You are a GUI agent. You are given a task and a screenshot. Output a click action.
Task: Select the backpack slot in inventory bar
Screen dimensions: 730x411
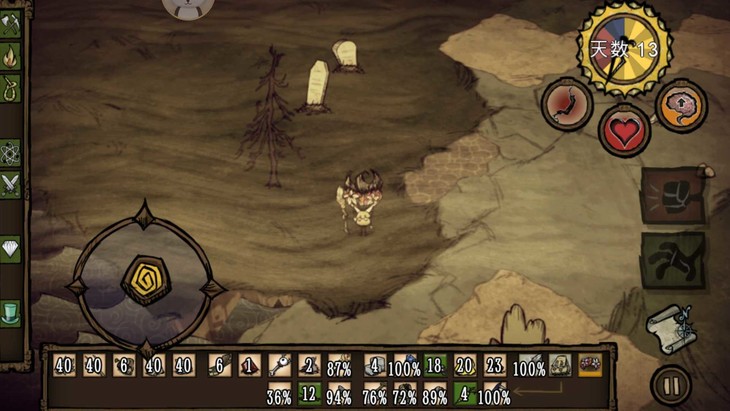(x=560, y=366)
